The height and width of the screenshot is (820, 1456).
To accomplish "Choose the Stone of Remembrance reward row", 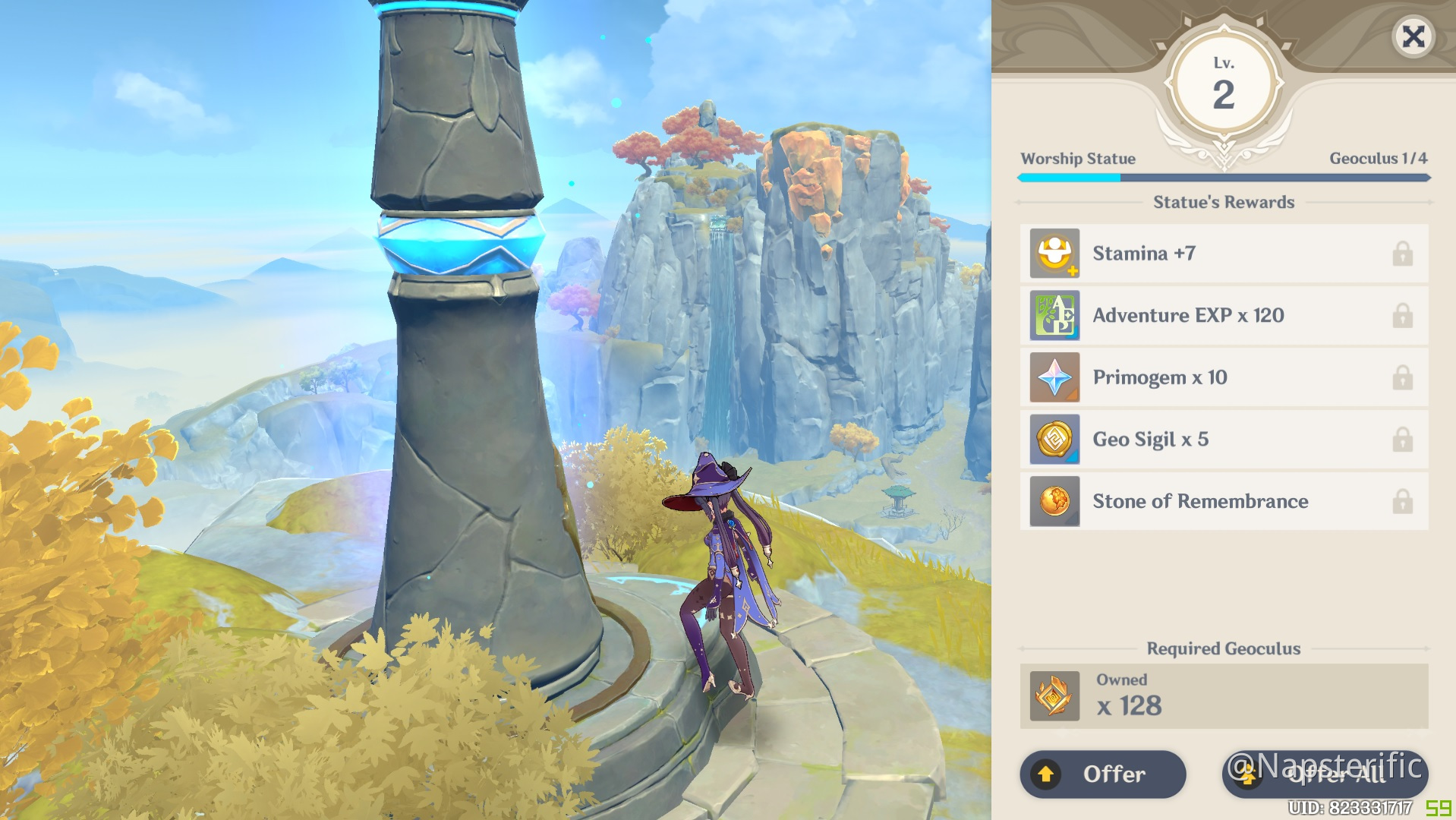I will [x=1223, y=502].
